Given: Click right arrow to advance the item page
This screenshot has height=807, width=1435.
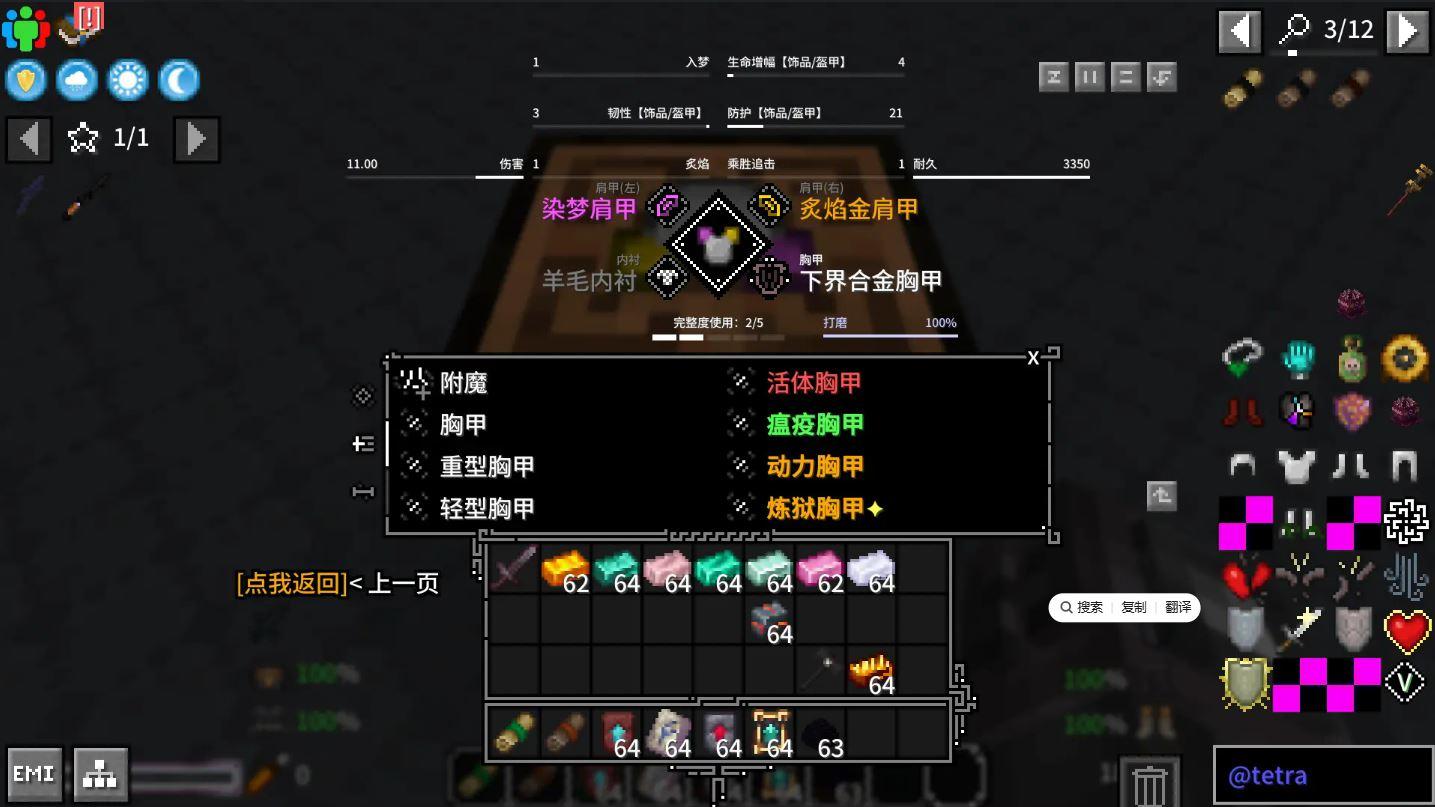Looking at the screenshot, I should 1406,30.
